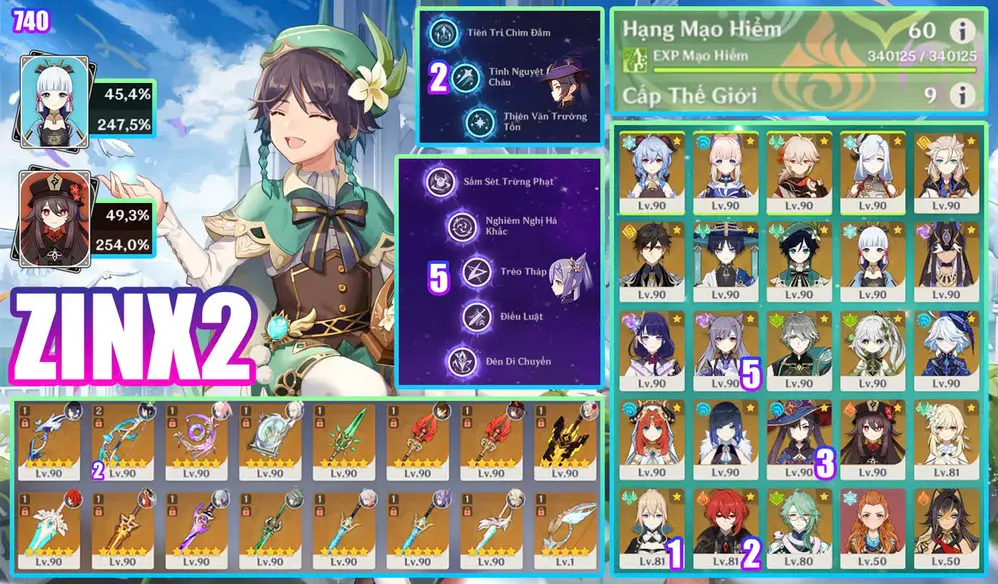Viewport: 998px width, 584px height.
Task: Open the Hu Tao stats card
Action: coord(56,217)
